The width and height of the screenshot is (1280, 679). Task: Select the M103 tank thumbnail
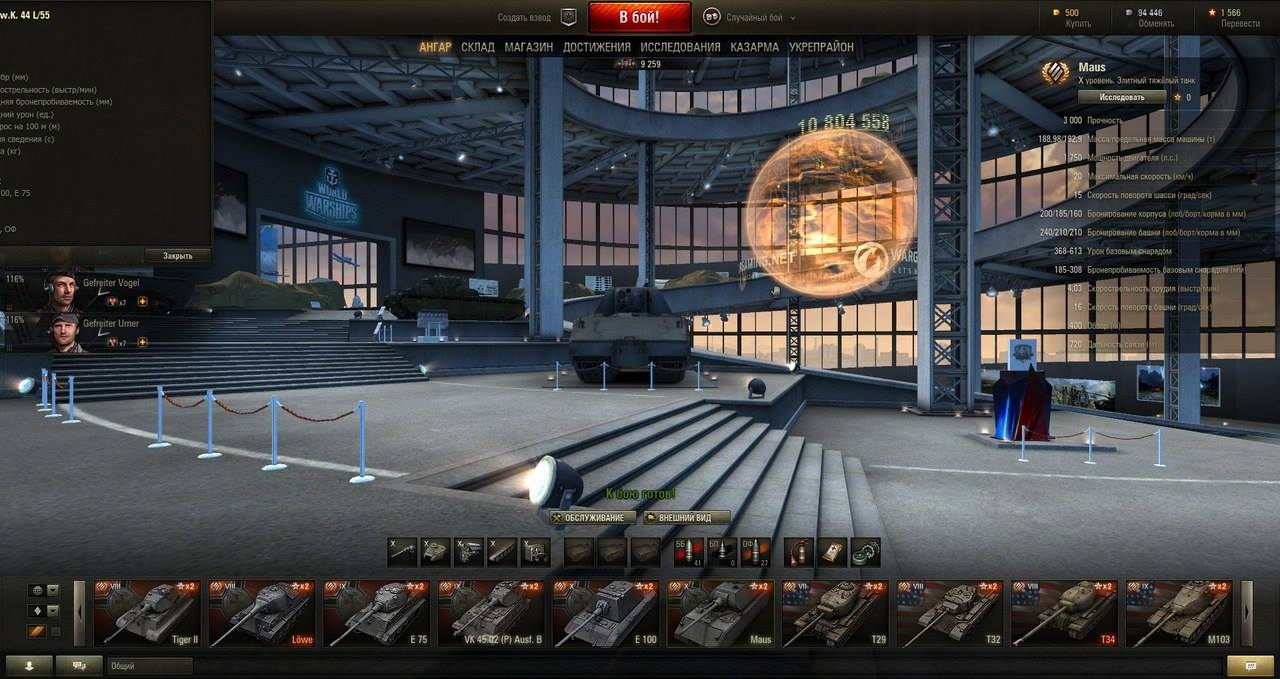(1178, 613)
